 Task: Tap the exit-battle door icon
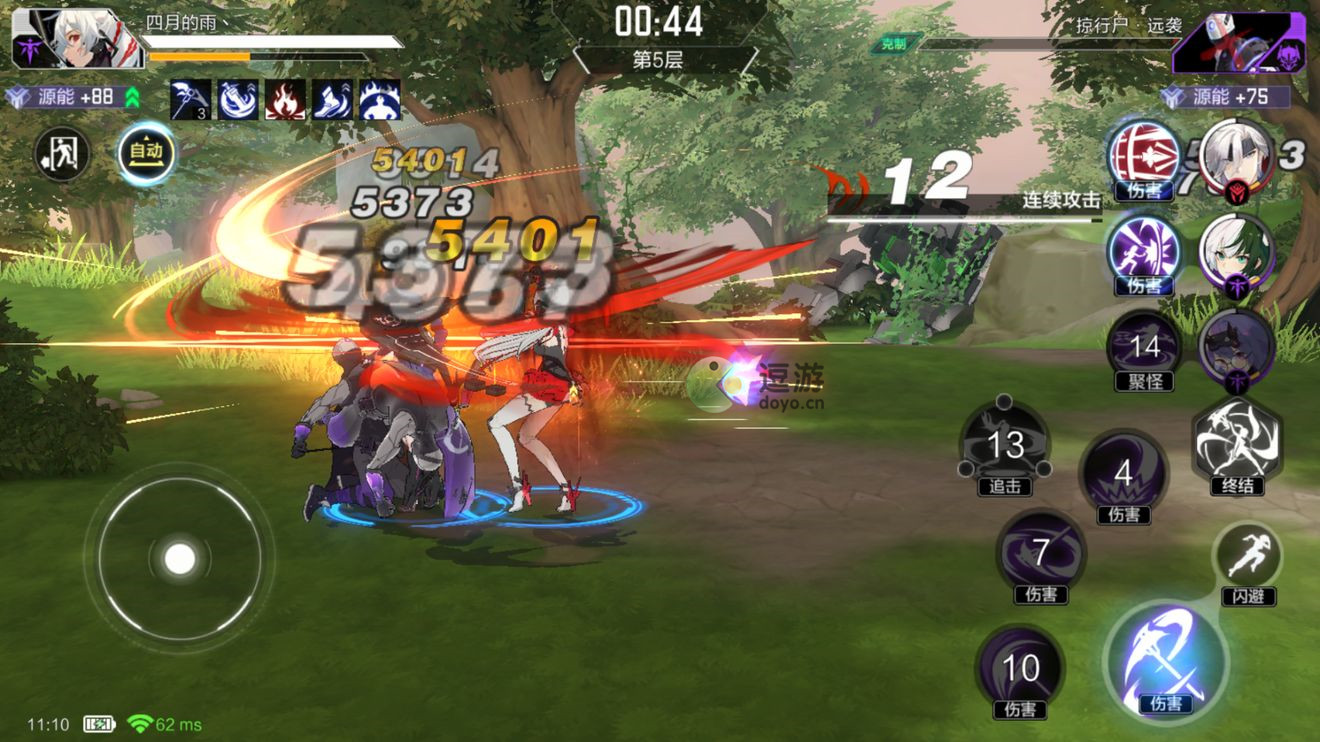(62, 154)
